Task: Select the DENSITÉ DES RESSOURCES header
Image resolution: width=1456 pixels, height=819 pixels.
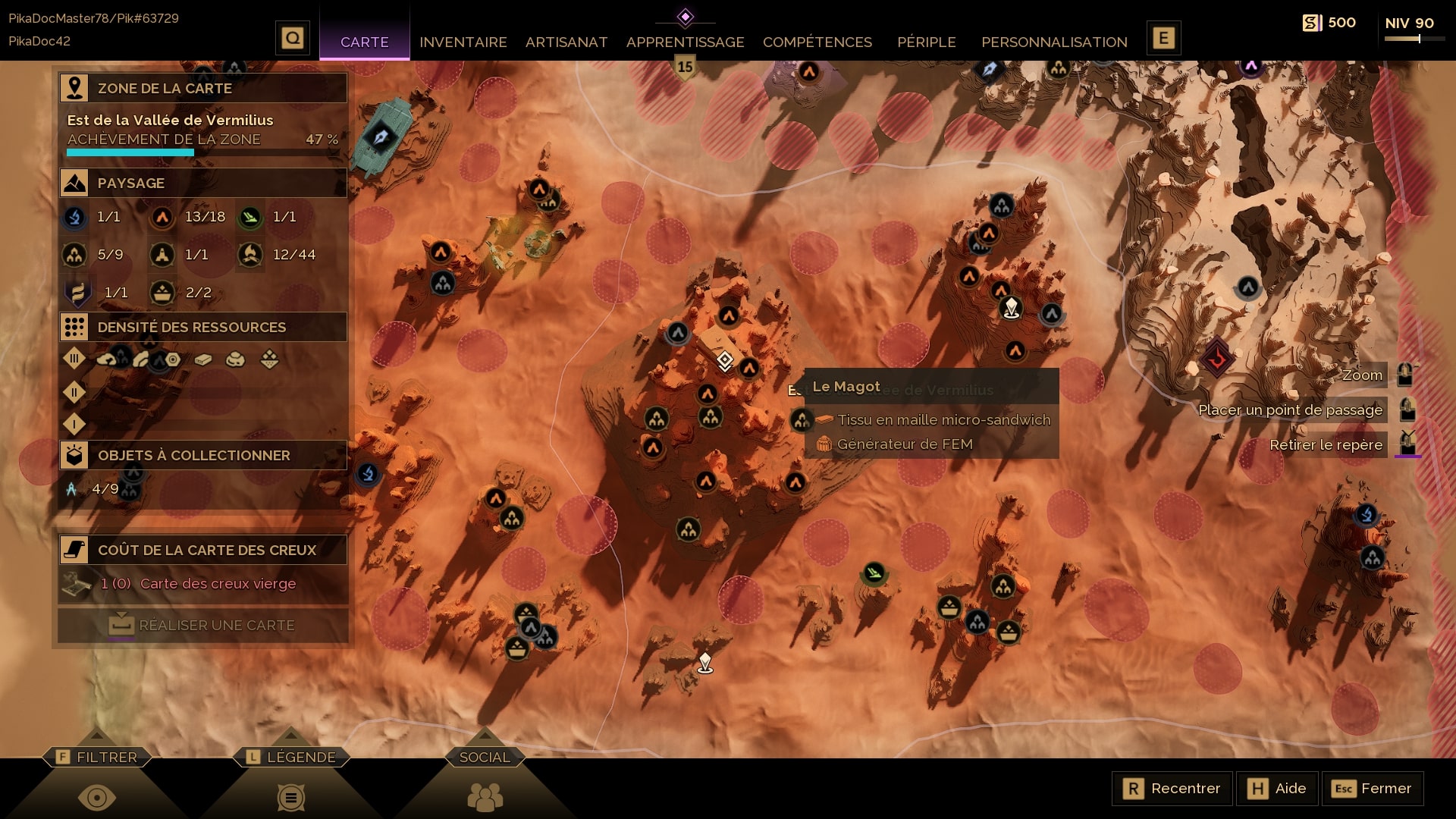Action: tap(203, 327)
